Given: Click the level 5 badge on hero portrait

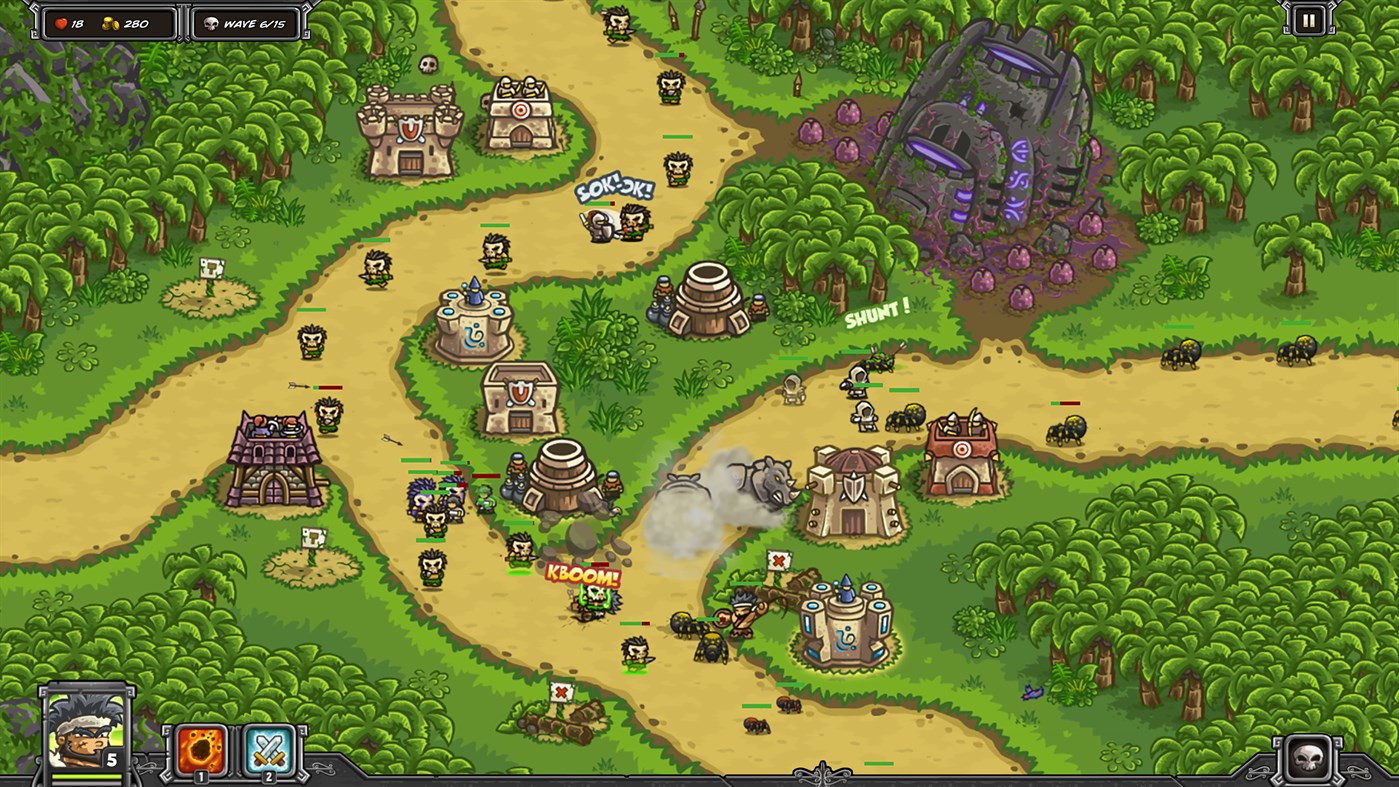Looking at the screenshot, I should 113,760.
